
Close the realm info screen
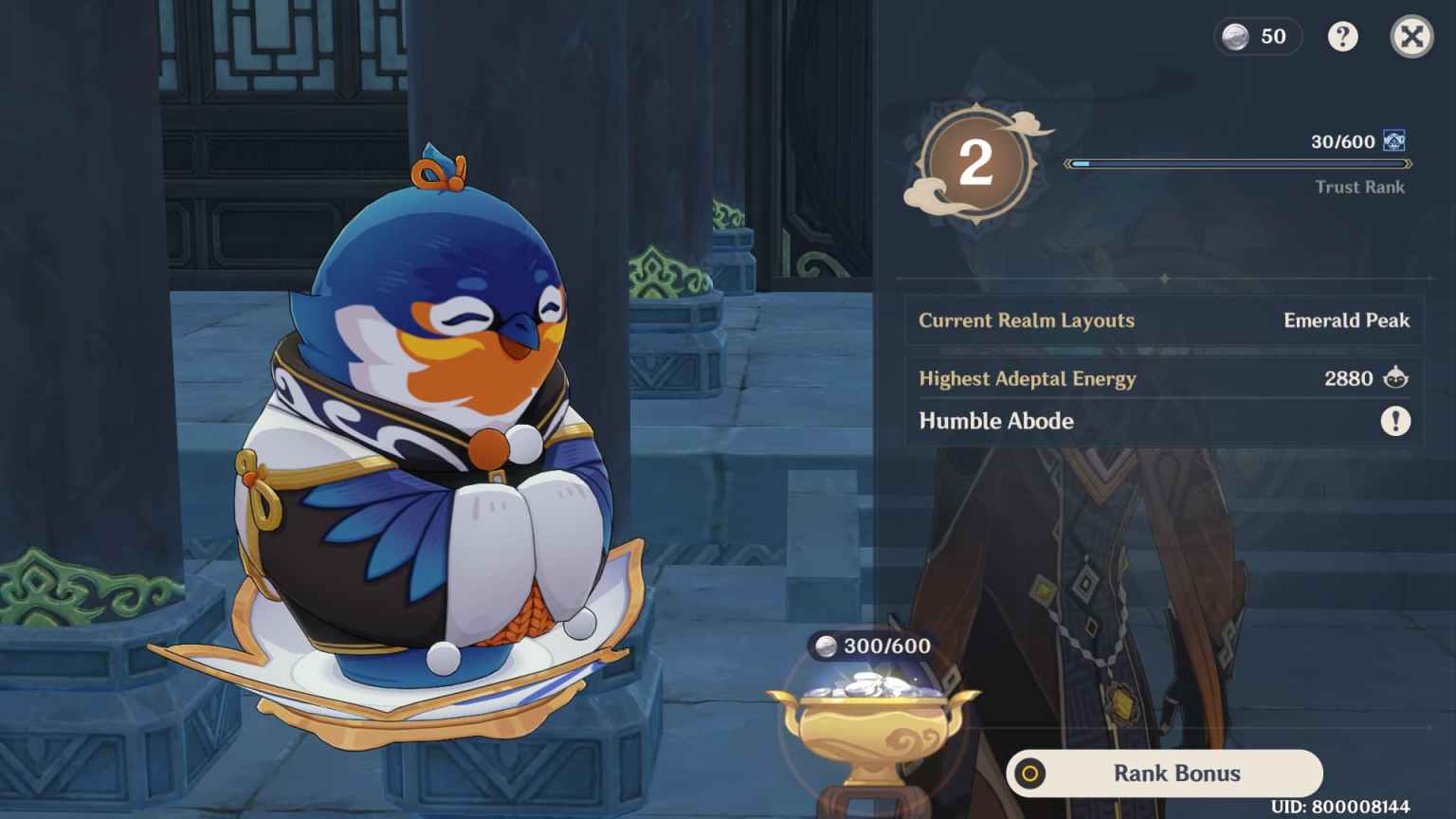pyautogui.click(x=1411, y=37)
